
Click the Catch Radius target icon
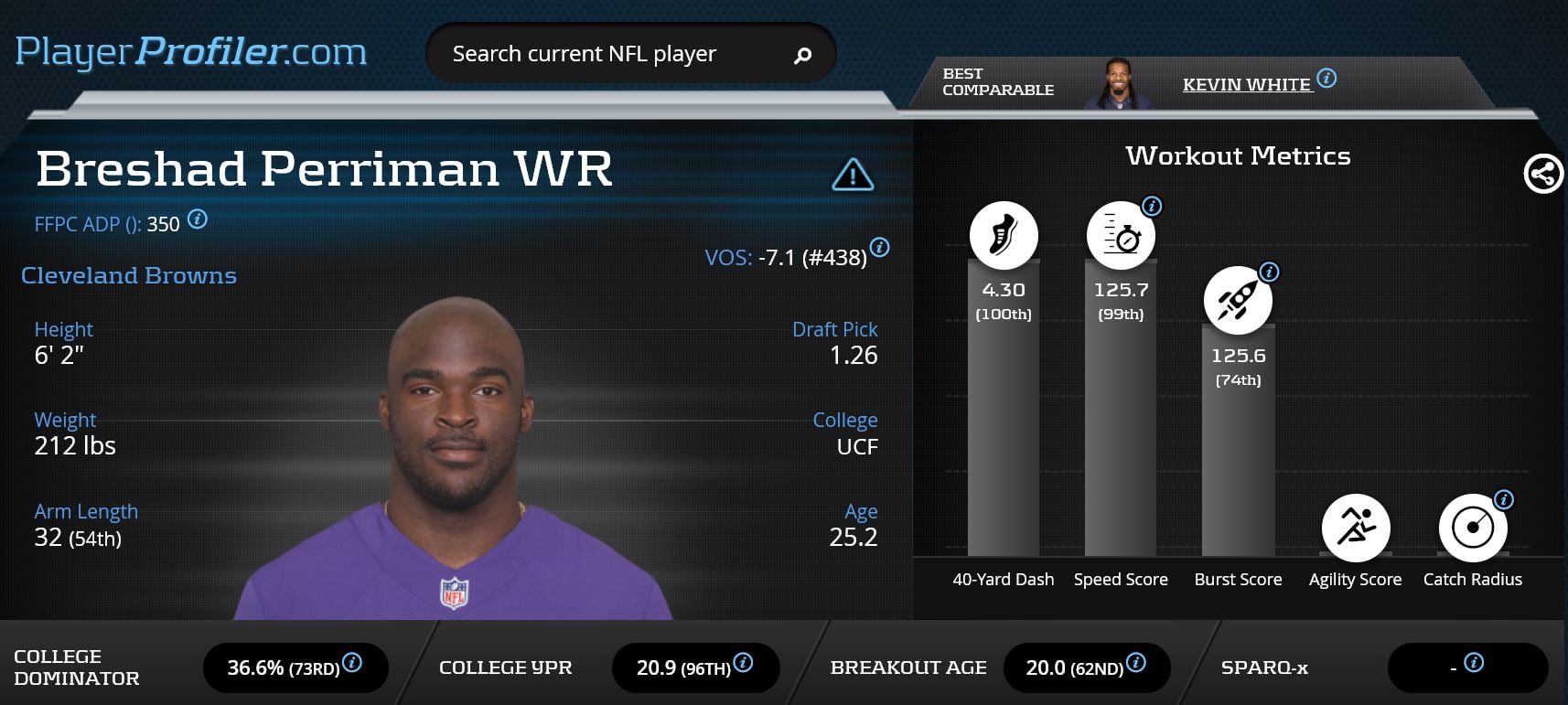[1472, 528]
